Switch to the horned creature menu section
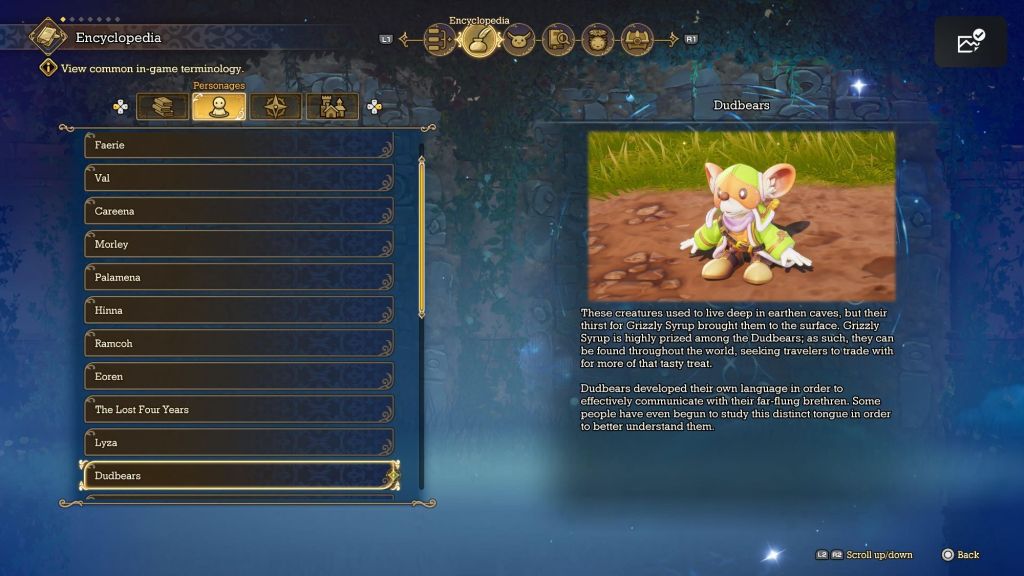 tap(519, 40)
